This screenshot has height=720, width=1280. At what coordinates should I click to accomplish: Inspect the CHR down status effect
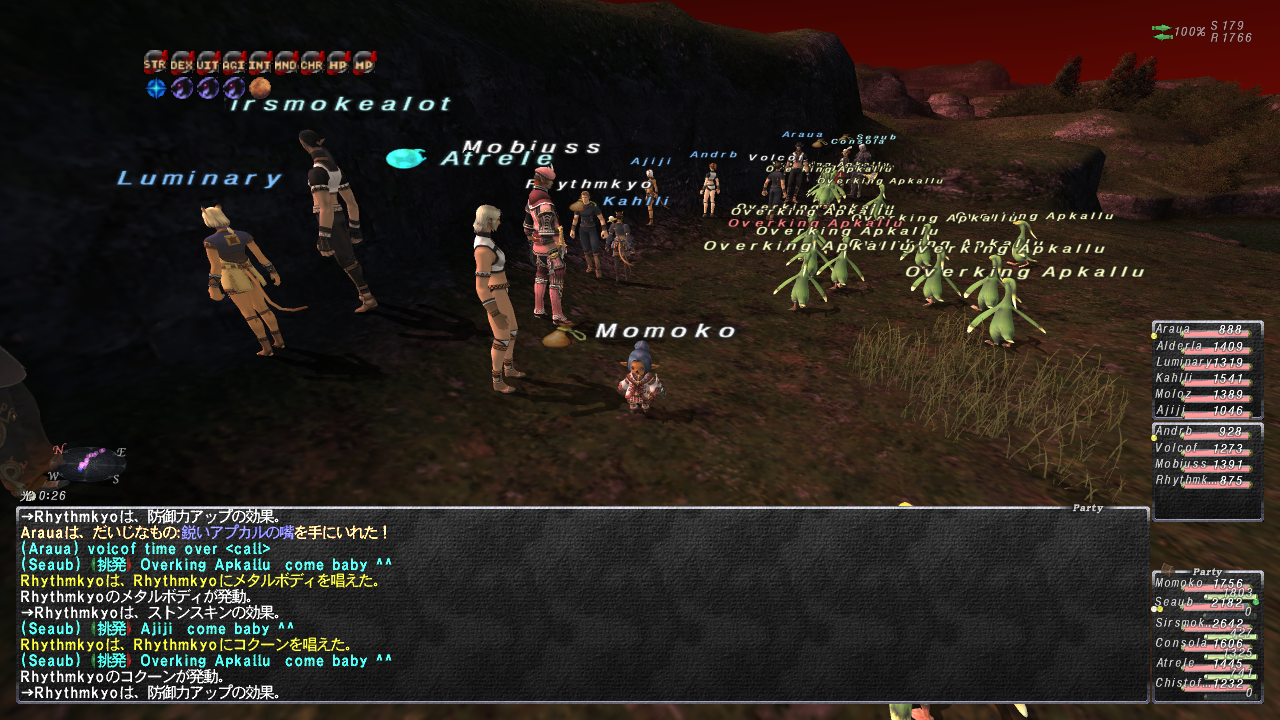[312, 63]
